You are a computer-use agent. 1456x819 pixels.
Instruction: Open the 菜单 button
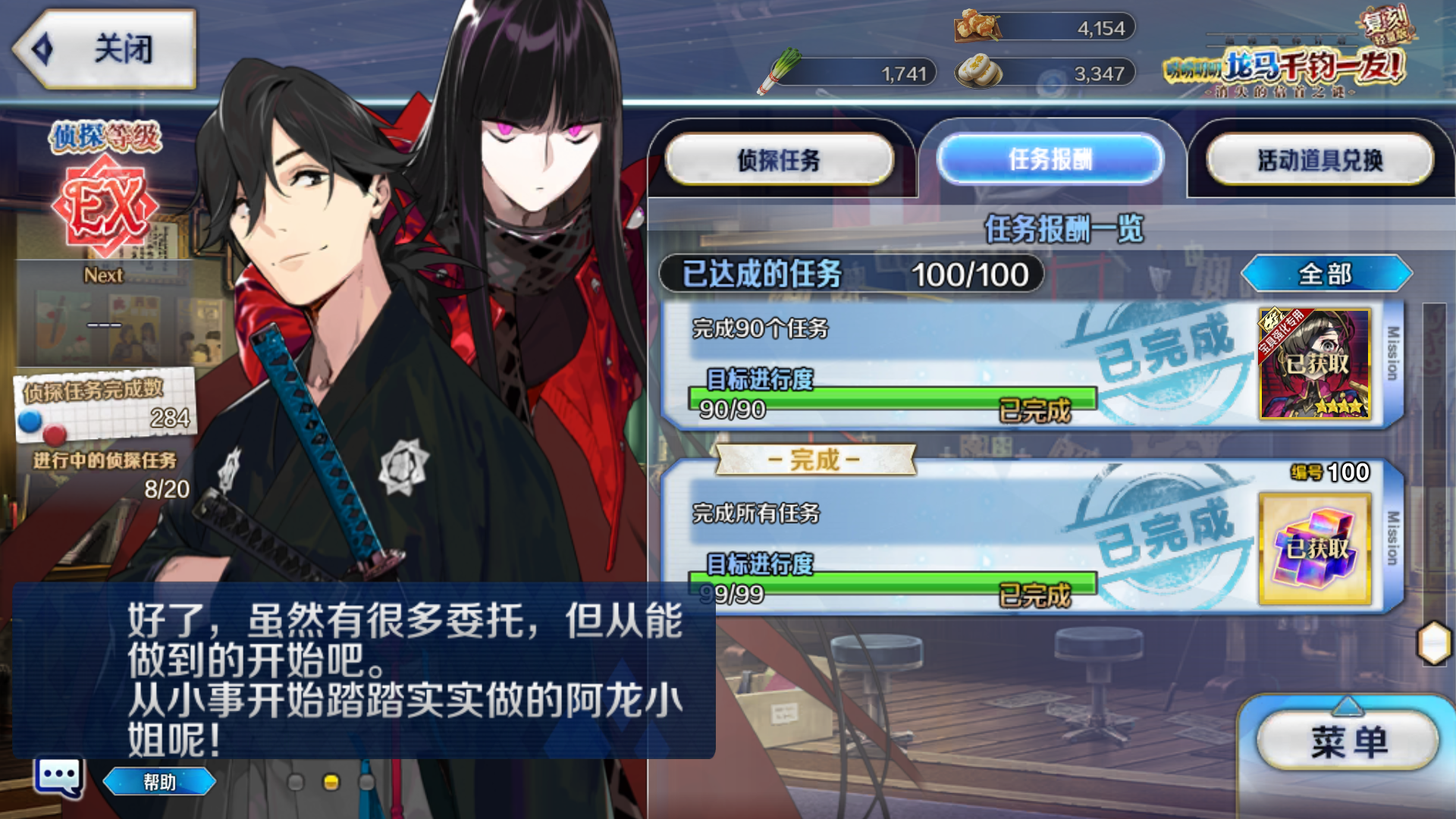pos(1348,741)
